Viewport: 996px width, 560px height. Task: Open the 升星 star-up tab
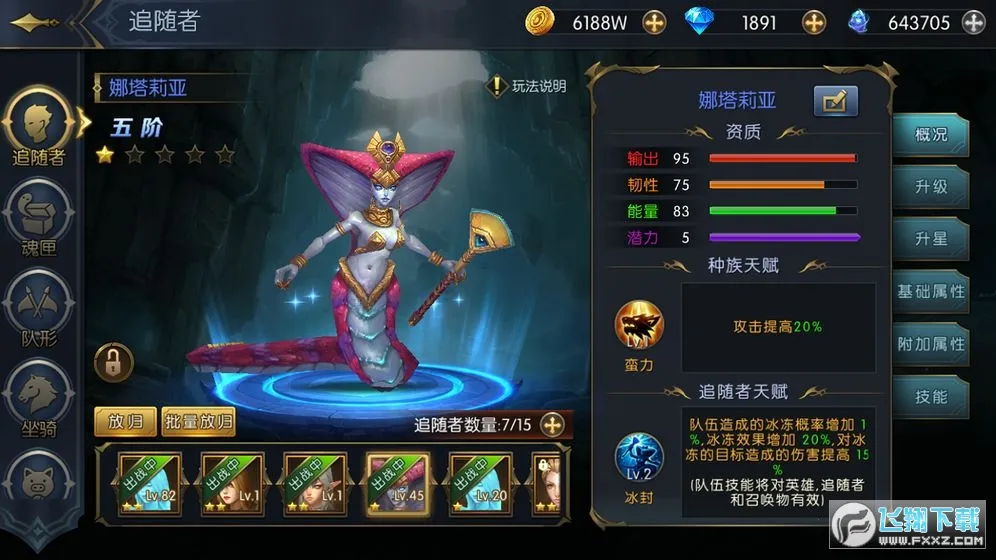point(931,239)
